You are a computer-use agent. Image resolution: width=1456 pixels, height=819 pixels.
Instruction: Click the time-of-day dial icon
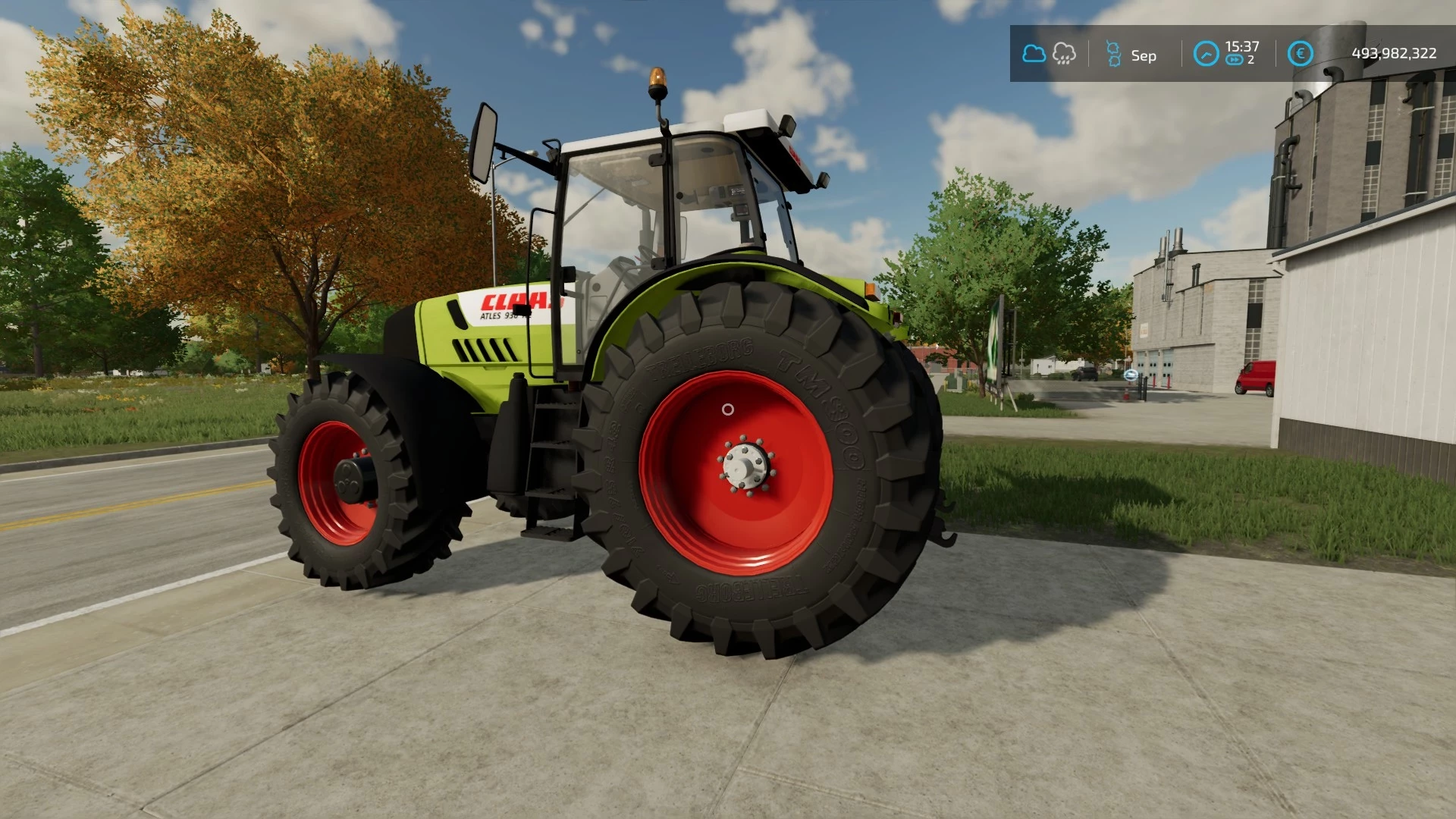(1207, 54)
